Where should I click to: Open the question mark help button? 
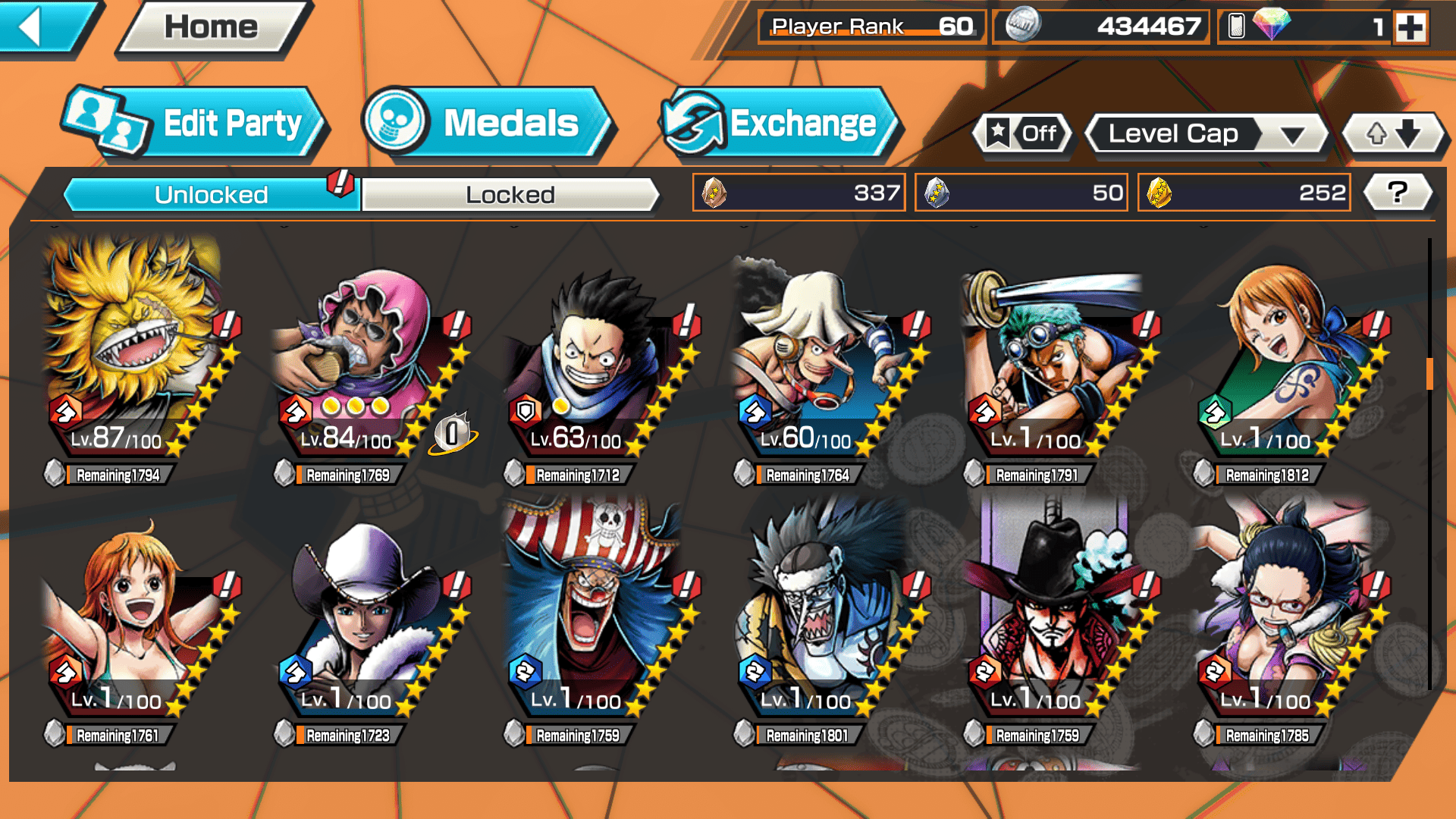click(x=1397, y=193)
